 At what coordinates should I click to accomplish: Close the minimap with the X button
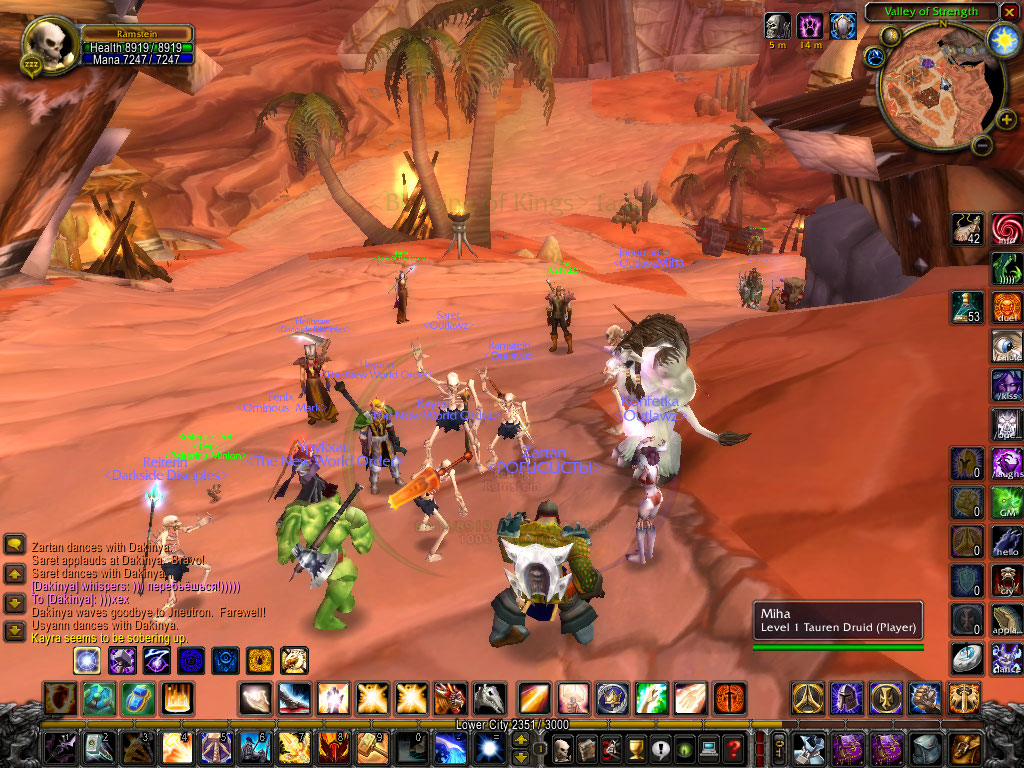click(x=1007, y=12)
